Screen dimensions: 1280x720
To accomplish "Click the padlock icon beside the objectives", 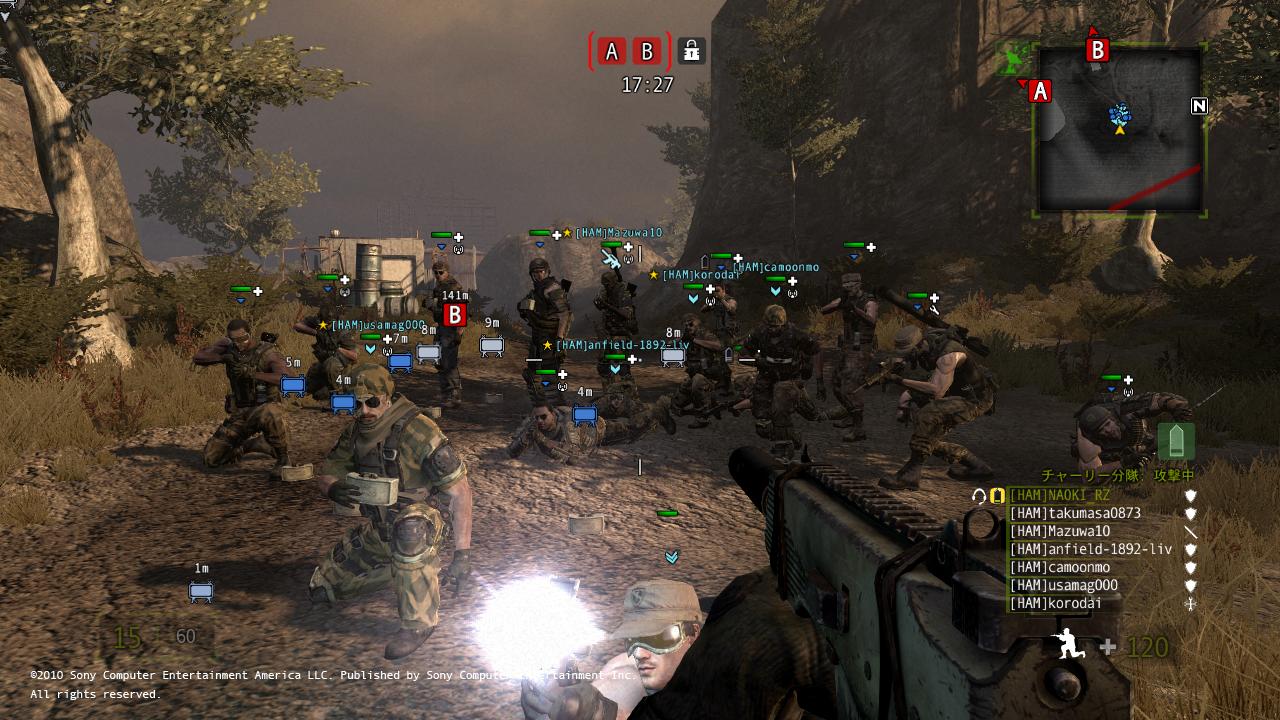I will click(x=691, y=51).
